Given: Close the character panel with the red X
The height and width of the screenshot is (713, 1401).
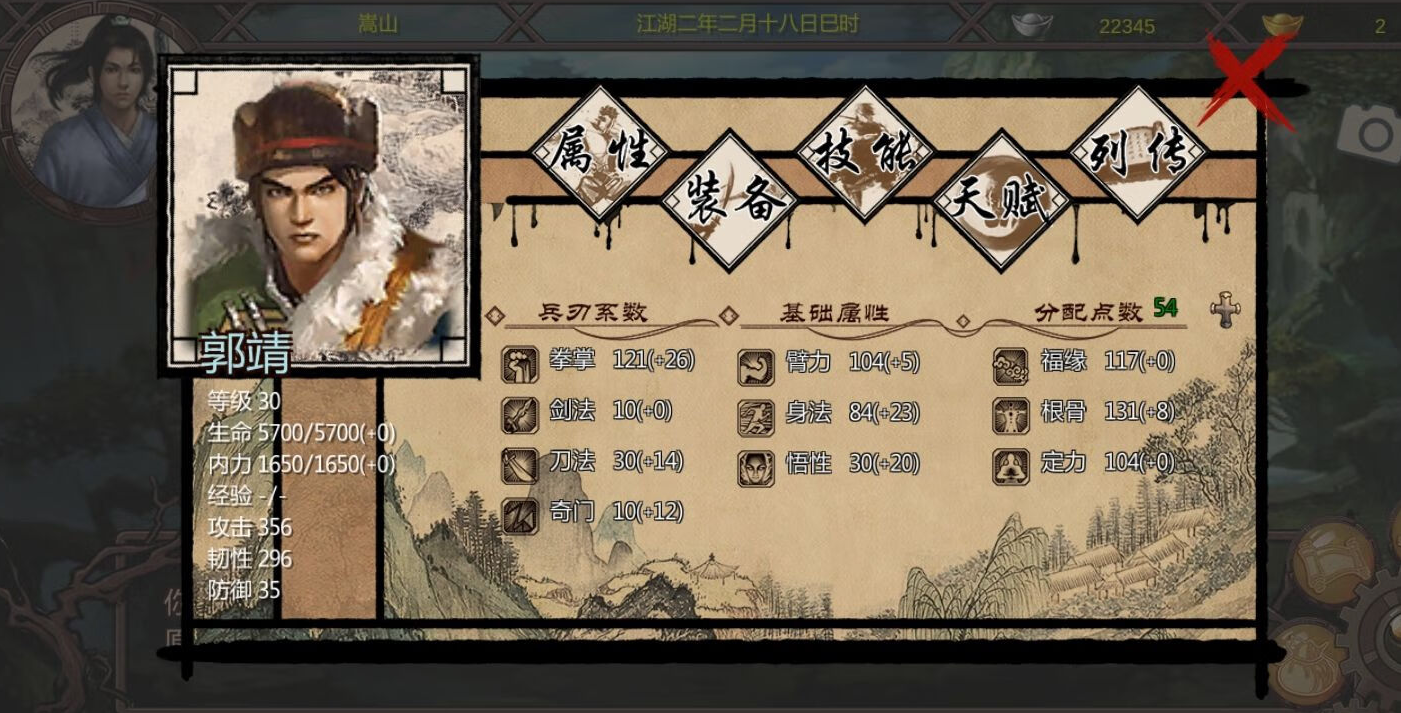Looking at the screenshot, I should click(1248, 80).
